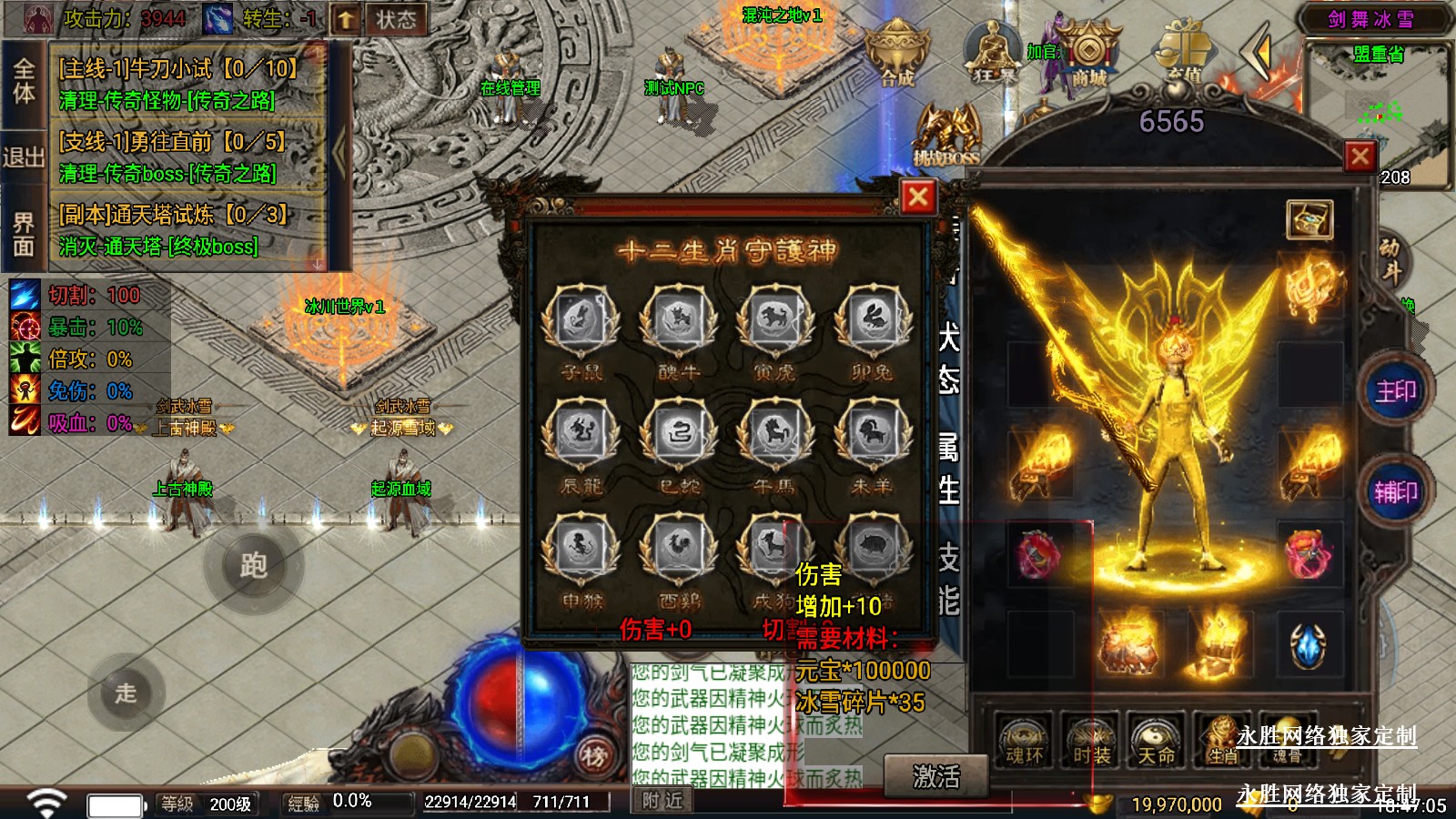Switch to the 时装 costume tab
The height and width of the screenshot is (819, 1456).
click(1091, 742)
